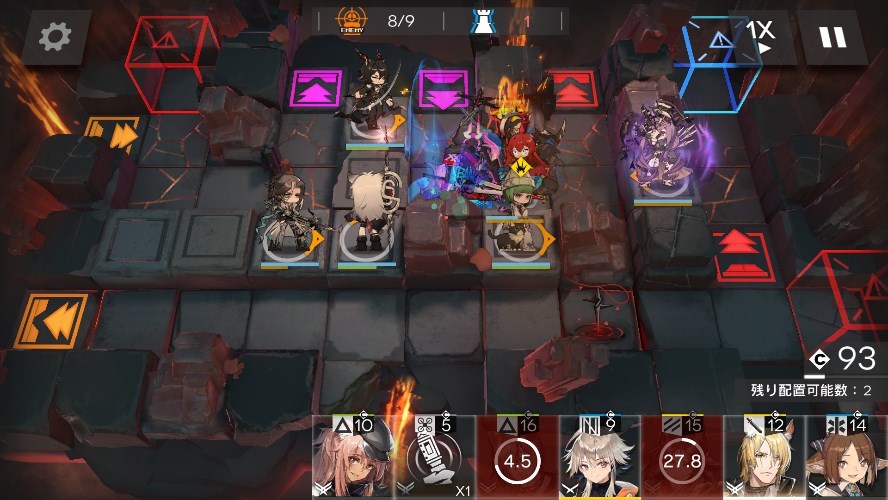Viewport: 888px width, 500px height.
Task: Pause the battle
Action: 832,38
